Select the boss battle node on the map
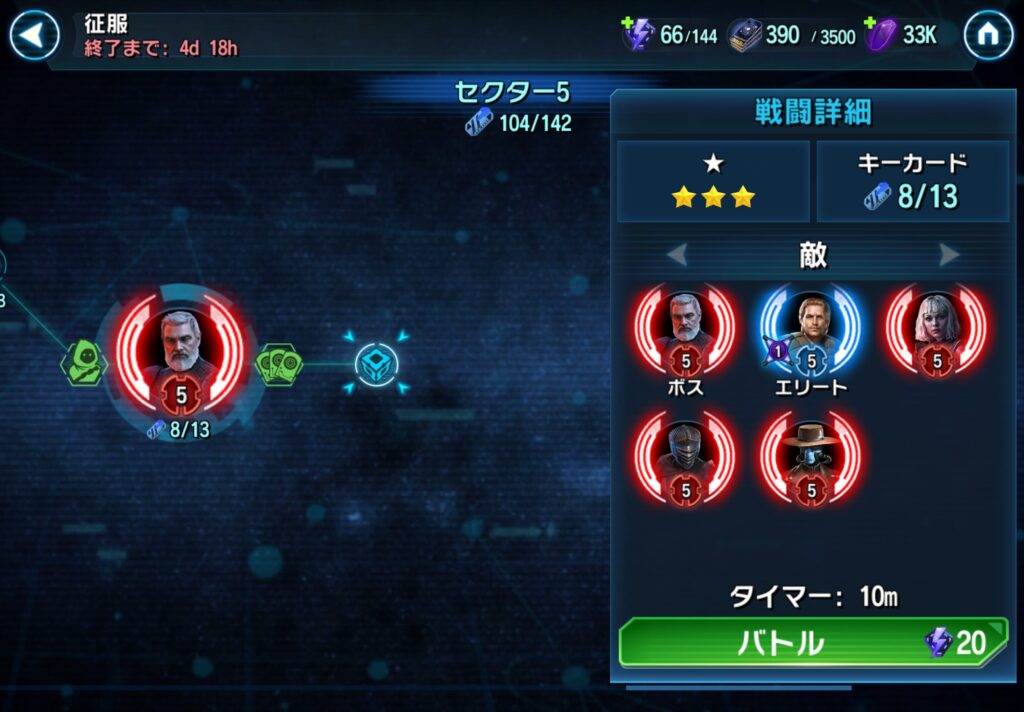Image resolution: width=1024 pixels, height=712 pixels. pyautogui.click(x=181, y=354)
